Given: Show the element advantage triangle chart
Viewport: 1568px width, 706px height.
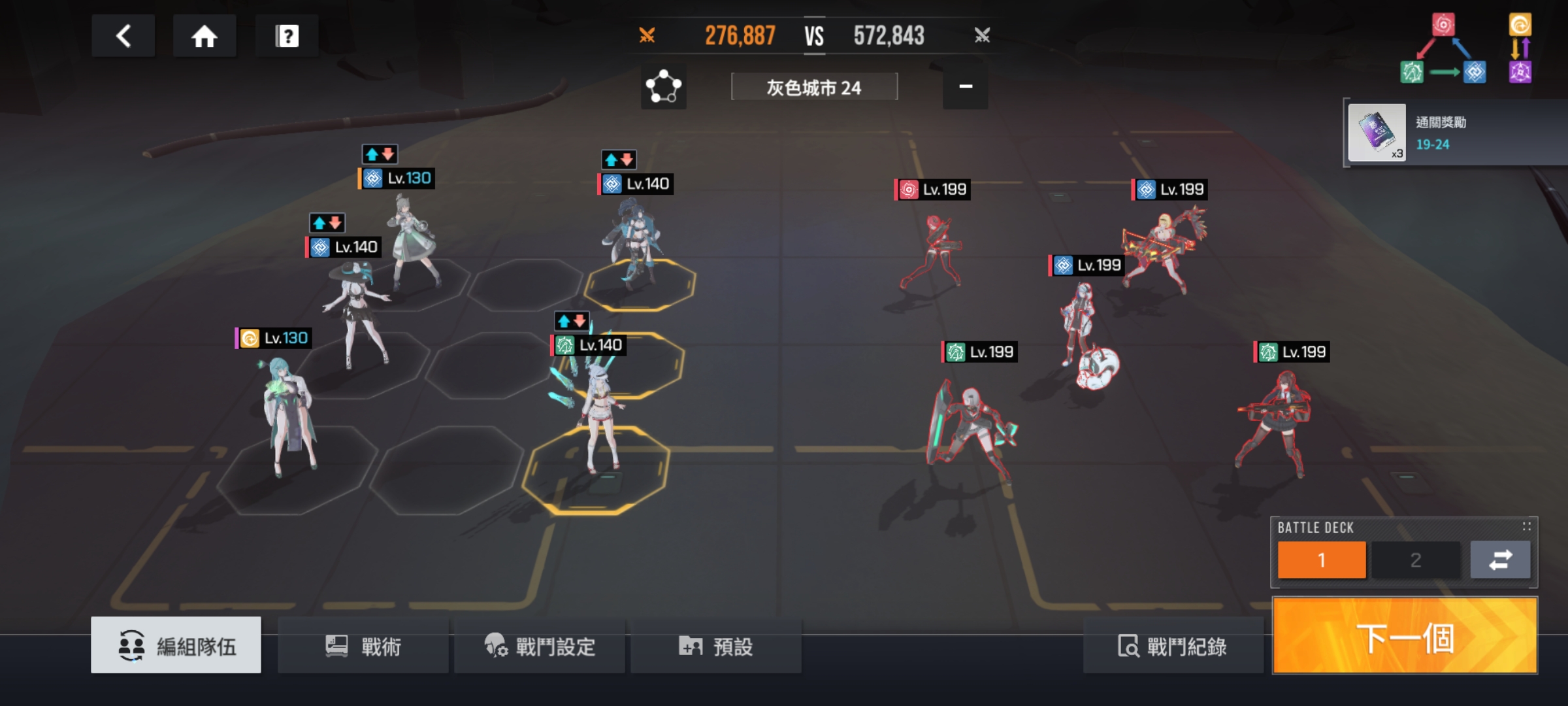Looking at the screenshot, I should 1443,50.
